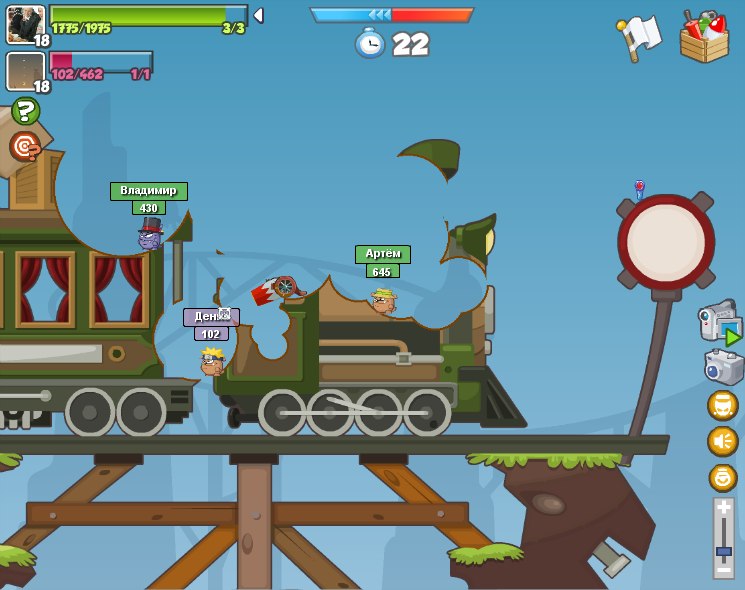Viewport: 745px width, 590px height.
Task: Collapse the team panel with white arrow
Action: coord(258,15)
